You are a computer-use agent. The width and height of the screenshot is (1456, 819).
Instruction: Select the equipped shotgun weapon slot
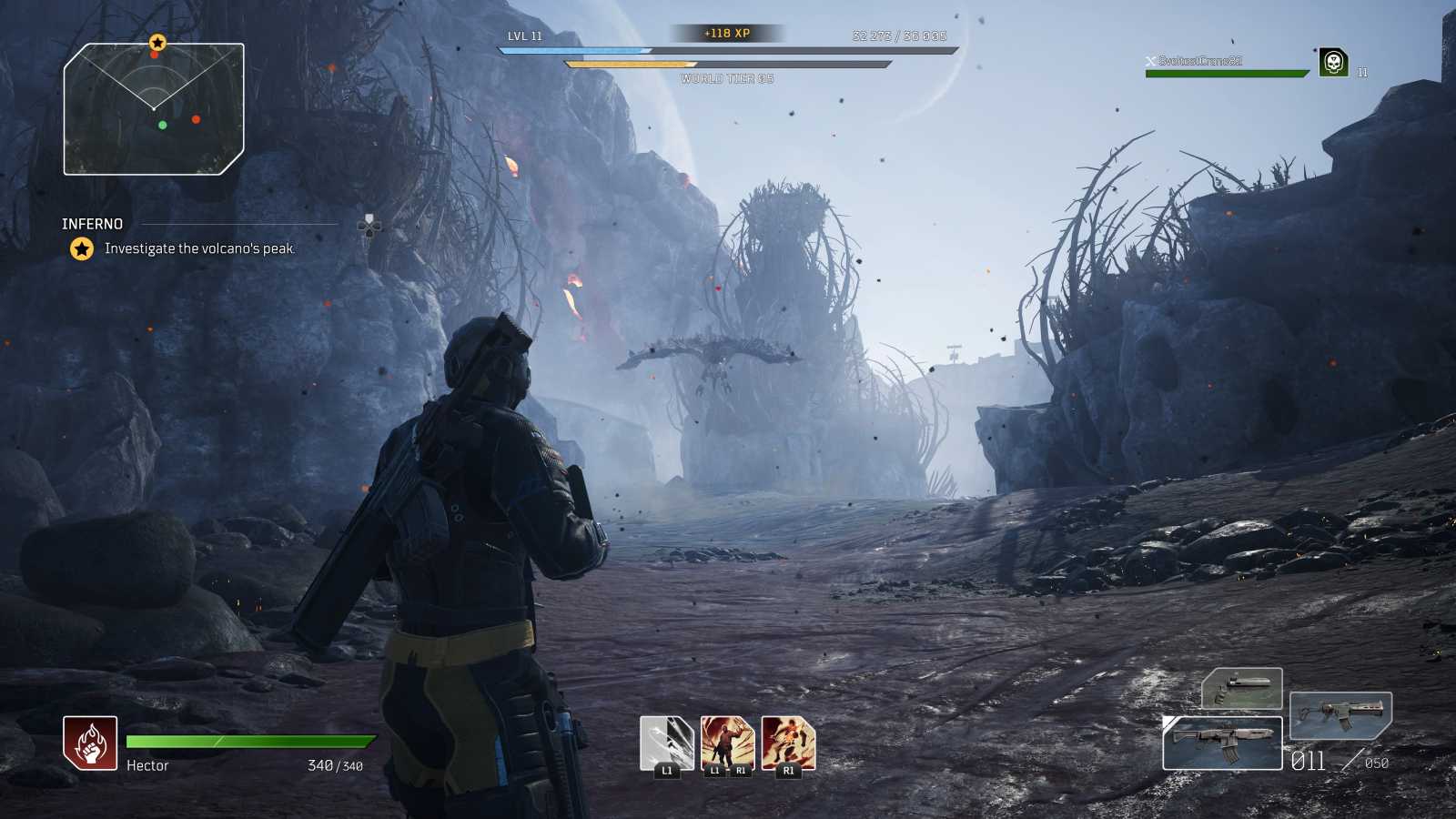pyautogui.click(x=1222, y=743)
